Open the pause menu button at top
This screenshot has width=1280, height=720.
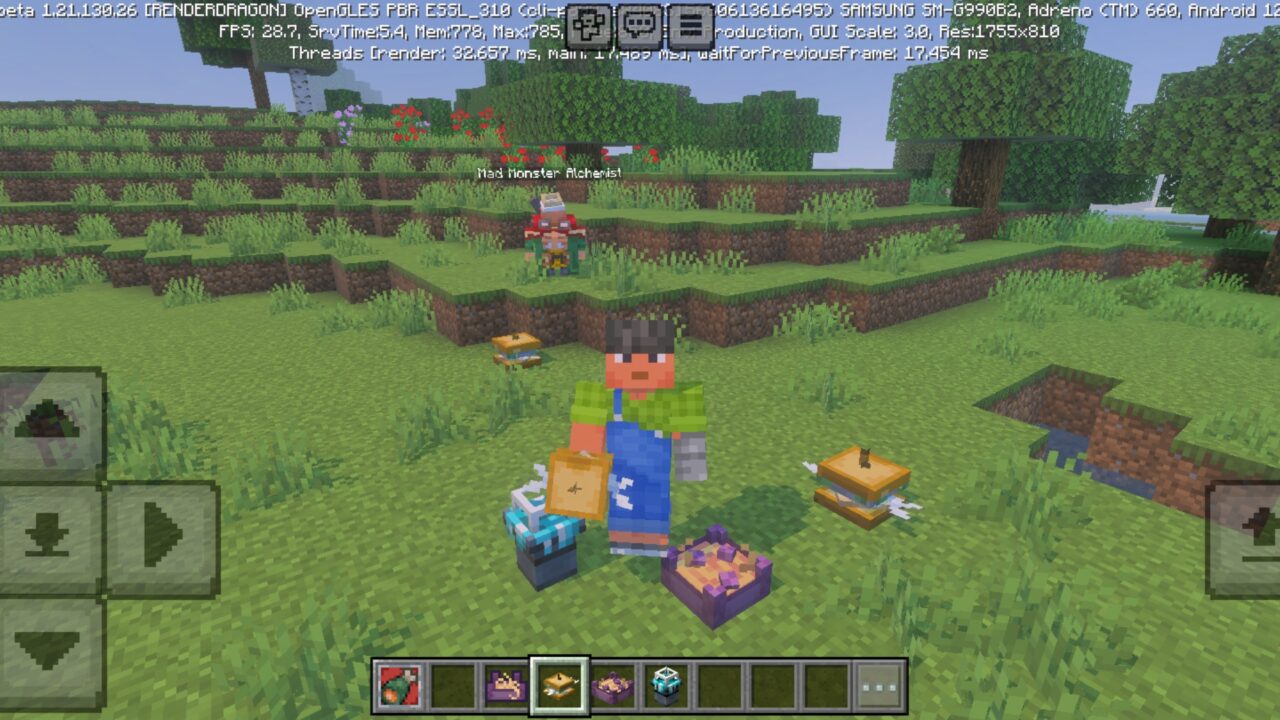click(x=690, y=22)
